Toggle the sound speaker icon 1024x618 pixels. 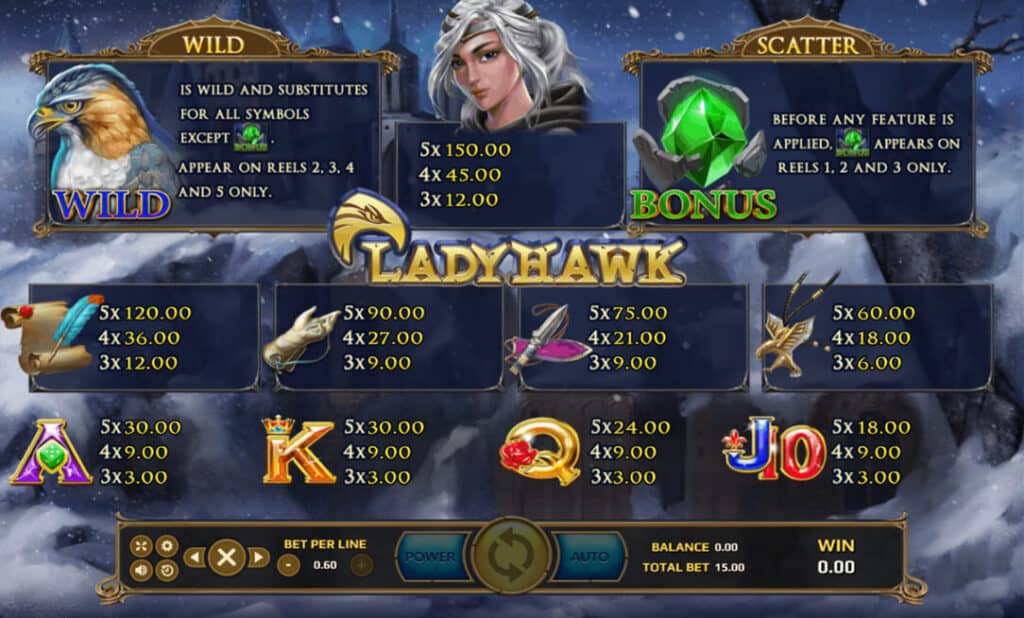[141, 570]
